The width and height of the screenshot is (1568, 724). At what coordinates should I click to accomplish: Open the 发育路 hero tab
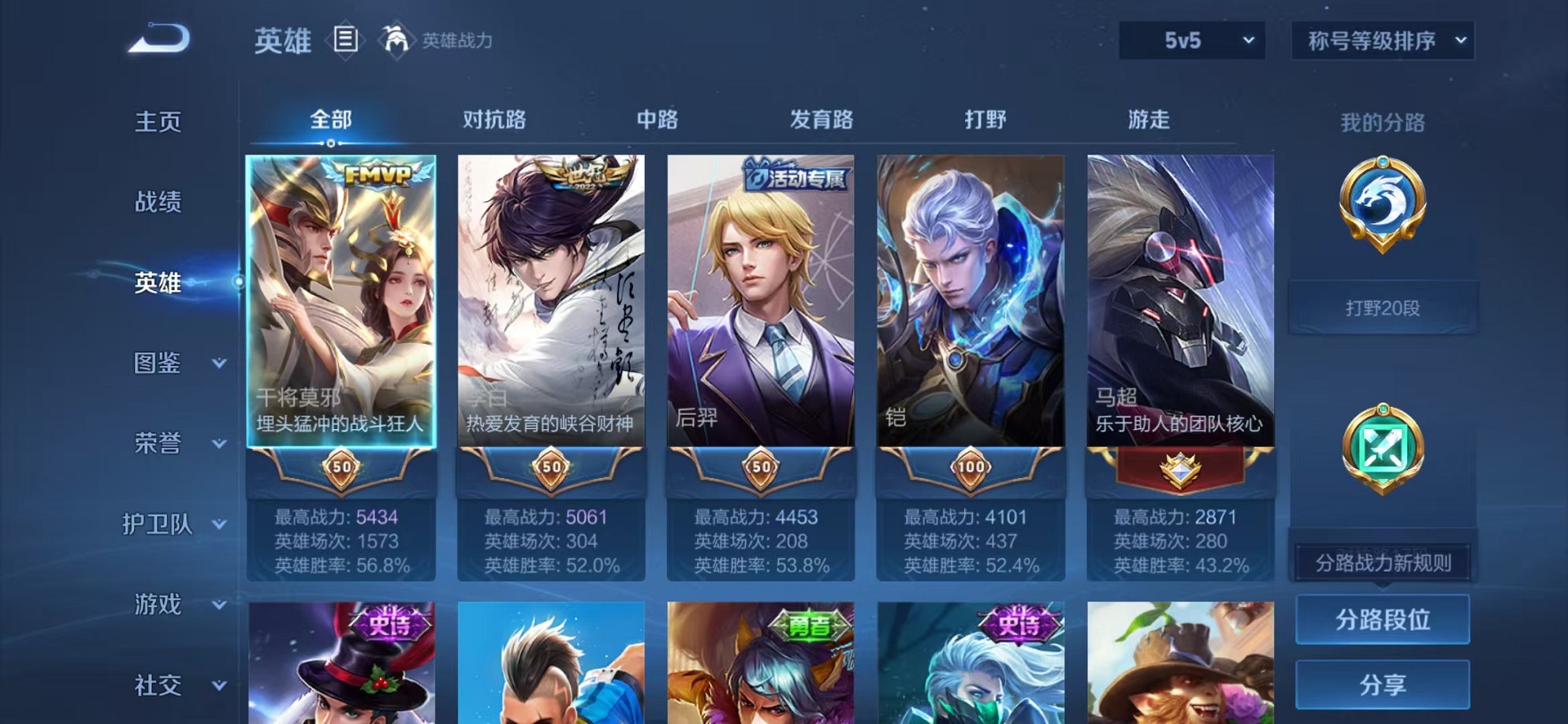[x=821, y=118]
